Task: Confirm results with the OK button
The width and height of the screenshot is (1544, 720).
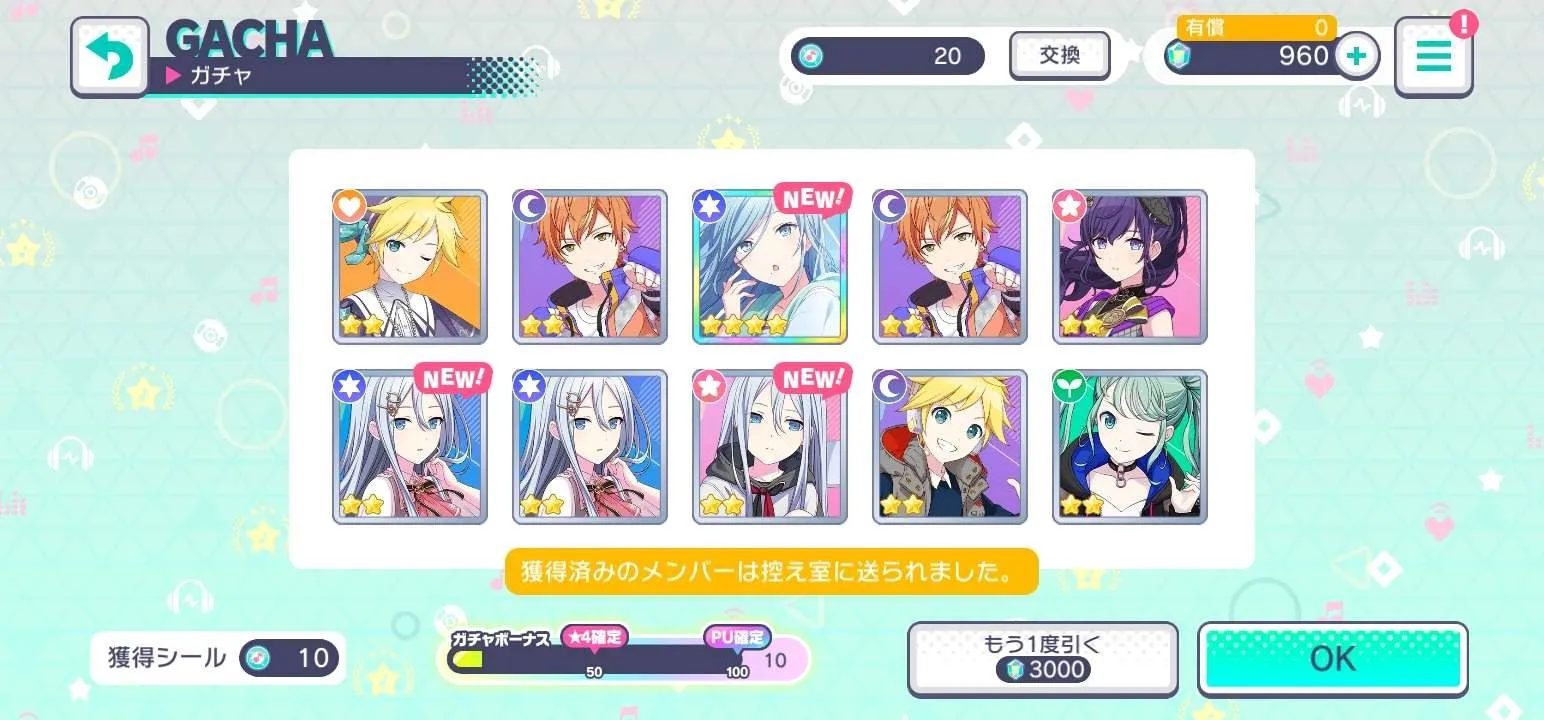Action: tap(1332, 659)
